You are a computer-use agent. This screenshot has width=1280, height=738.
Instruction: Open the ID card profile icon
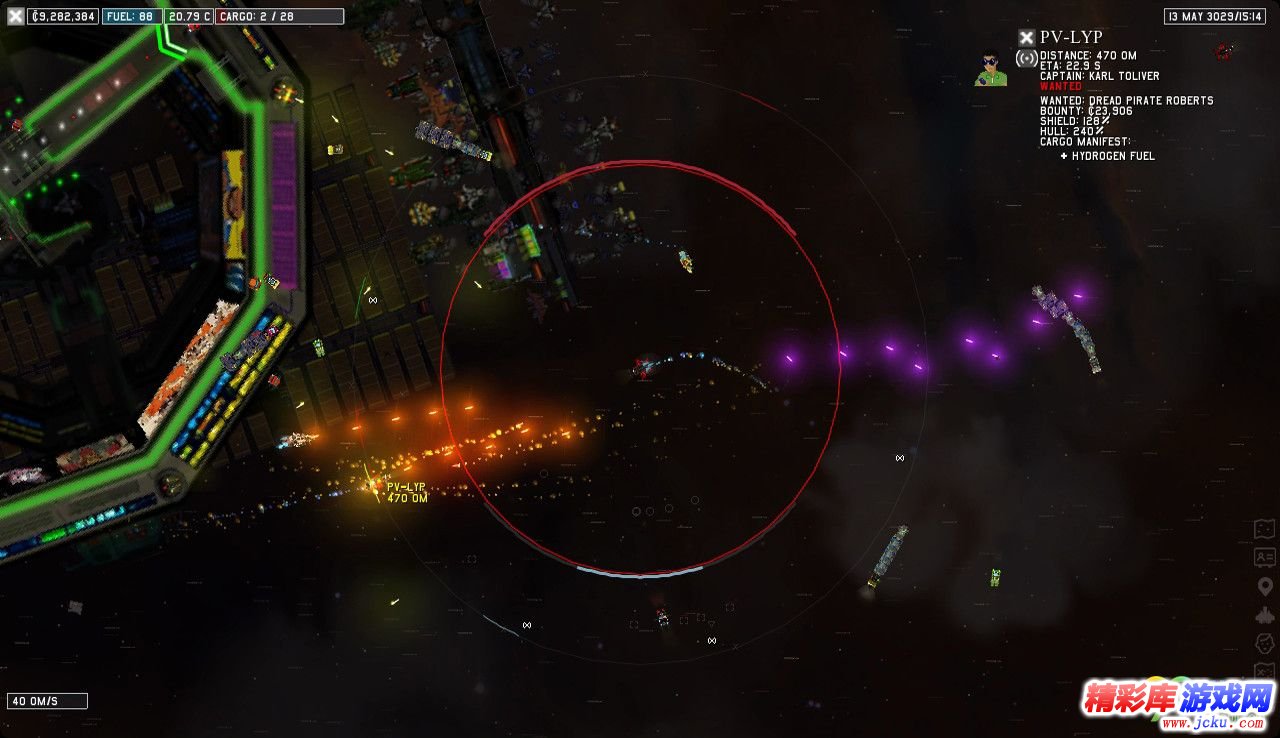[x=1265, y=557]
